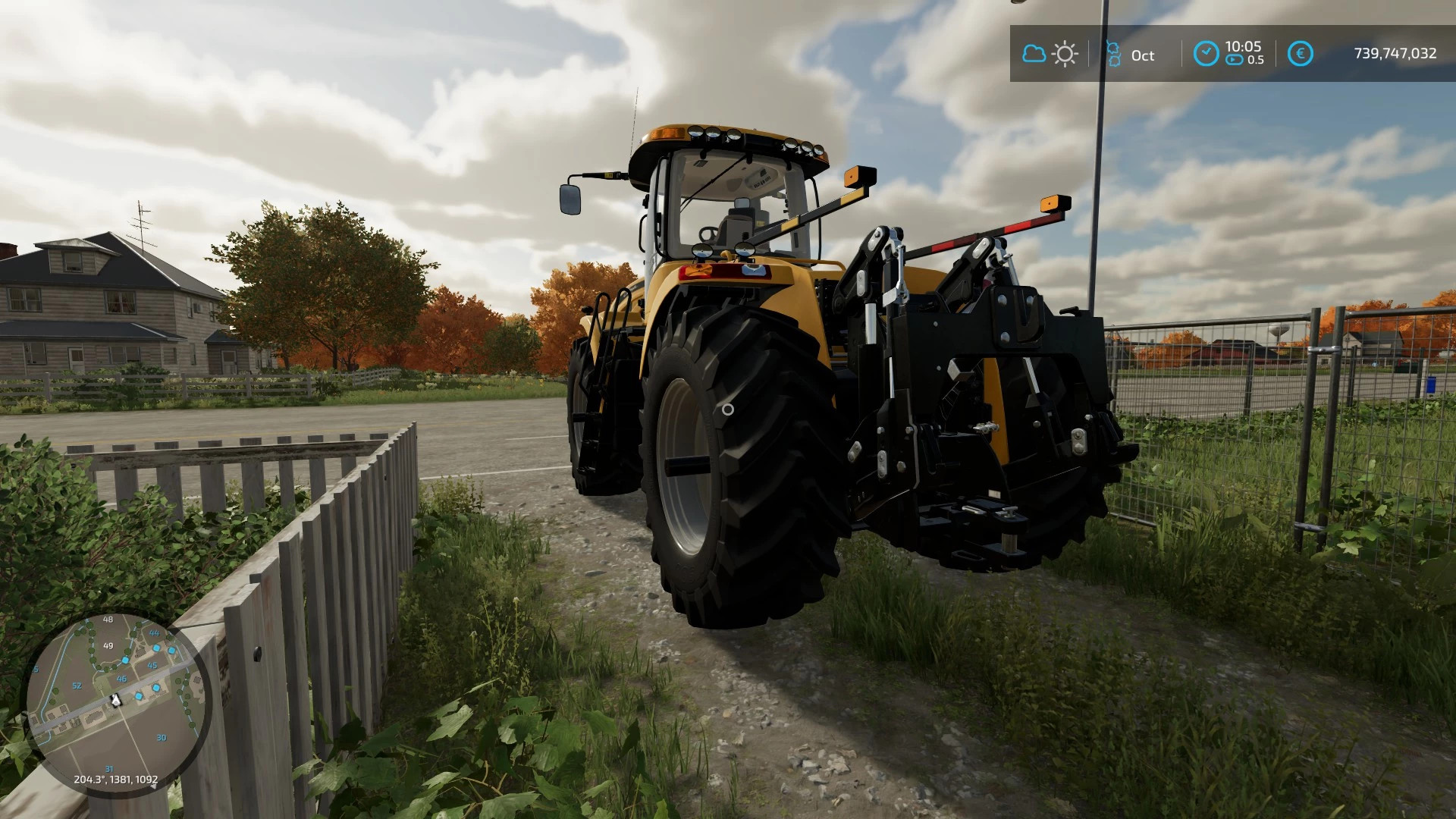Select field 46 on the minimap

[x=121, y=679]
